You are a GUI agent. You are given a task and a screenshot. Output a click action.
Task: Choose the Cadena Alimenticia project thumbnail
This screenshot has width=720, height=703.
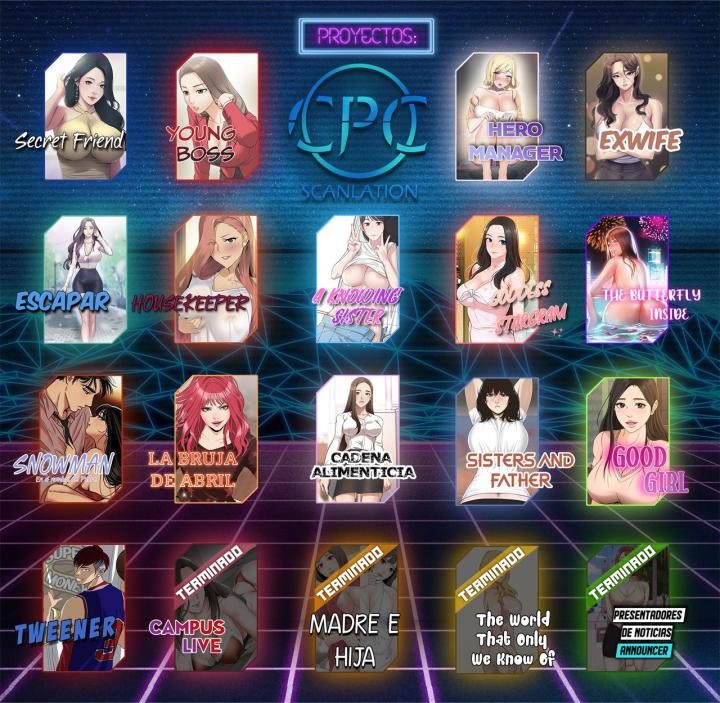pyautogui.click(x=357, y=438)
